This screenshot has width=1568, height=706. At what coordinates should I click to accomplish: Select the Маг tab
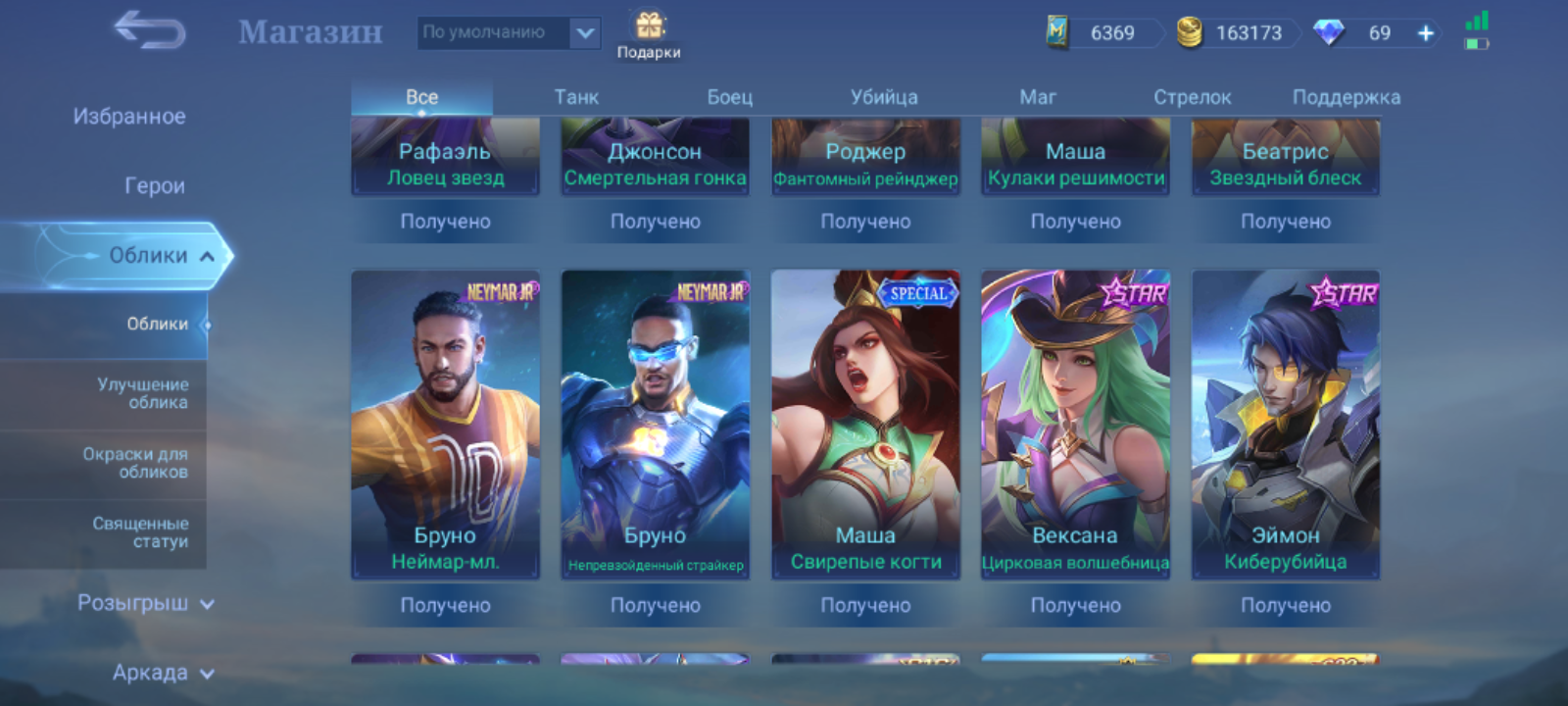1038,97
